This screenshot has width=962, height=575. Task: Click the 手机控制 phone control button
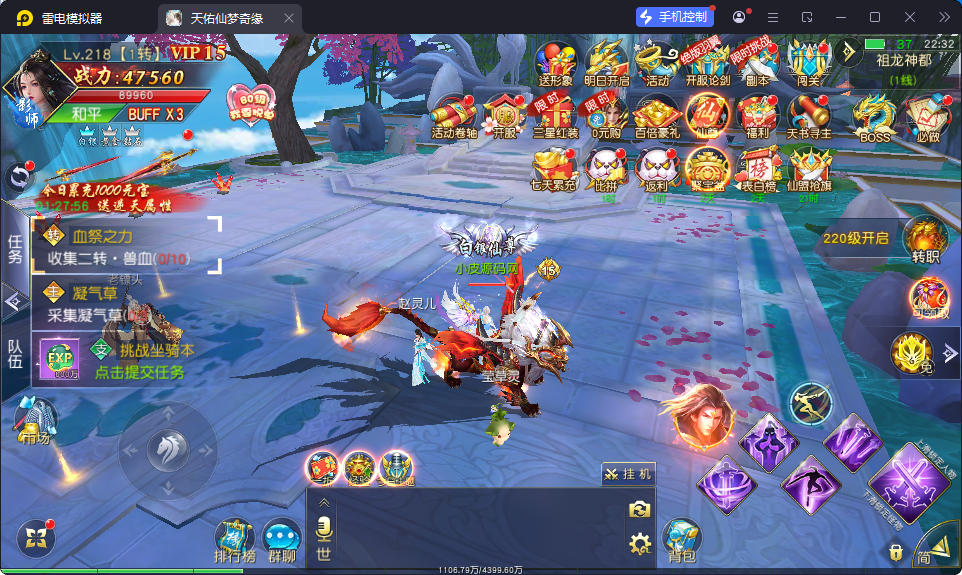coord(673,17)
